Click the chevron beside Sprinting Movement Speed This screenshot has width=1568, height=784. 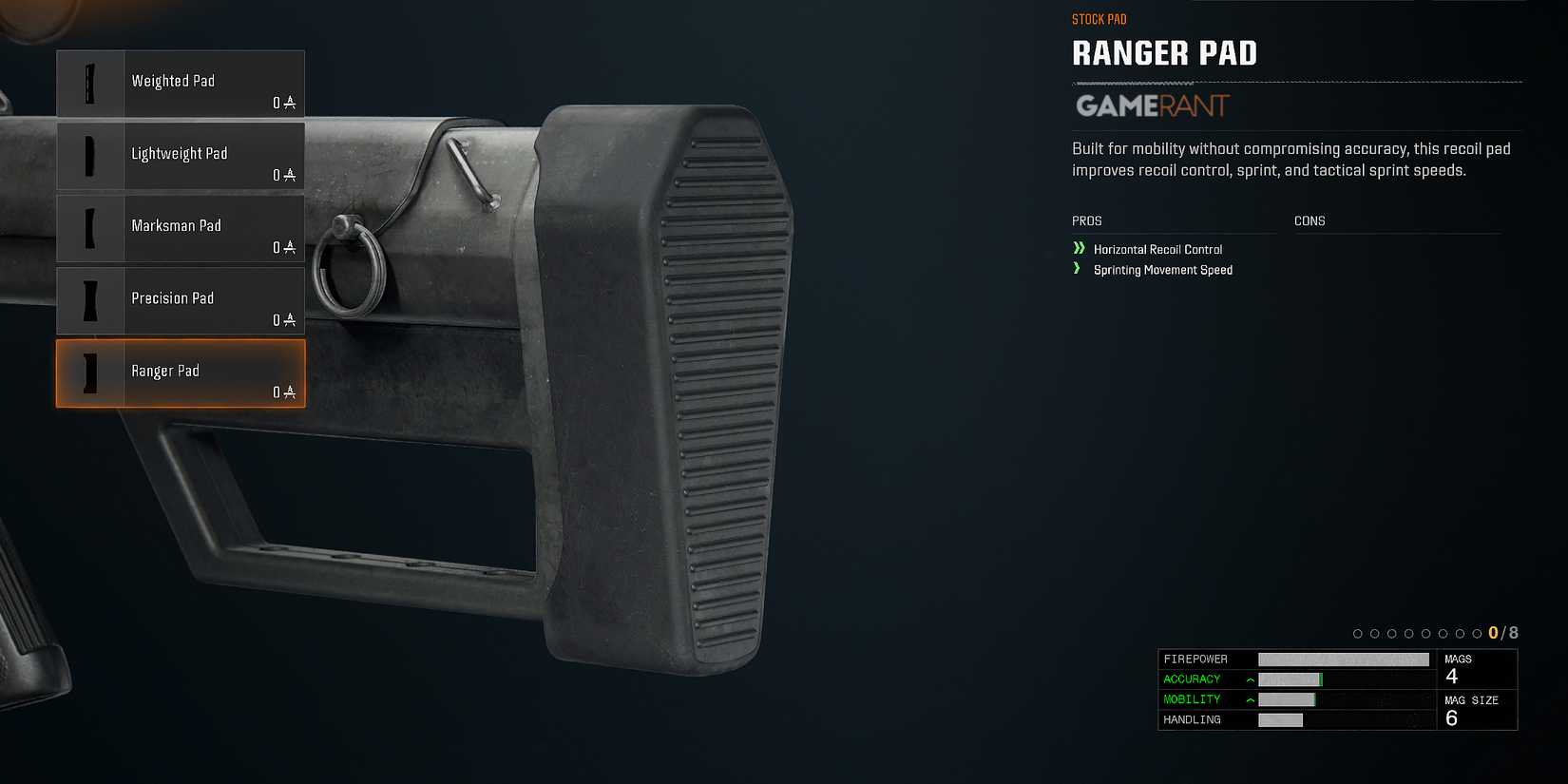1077,270
